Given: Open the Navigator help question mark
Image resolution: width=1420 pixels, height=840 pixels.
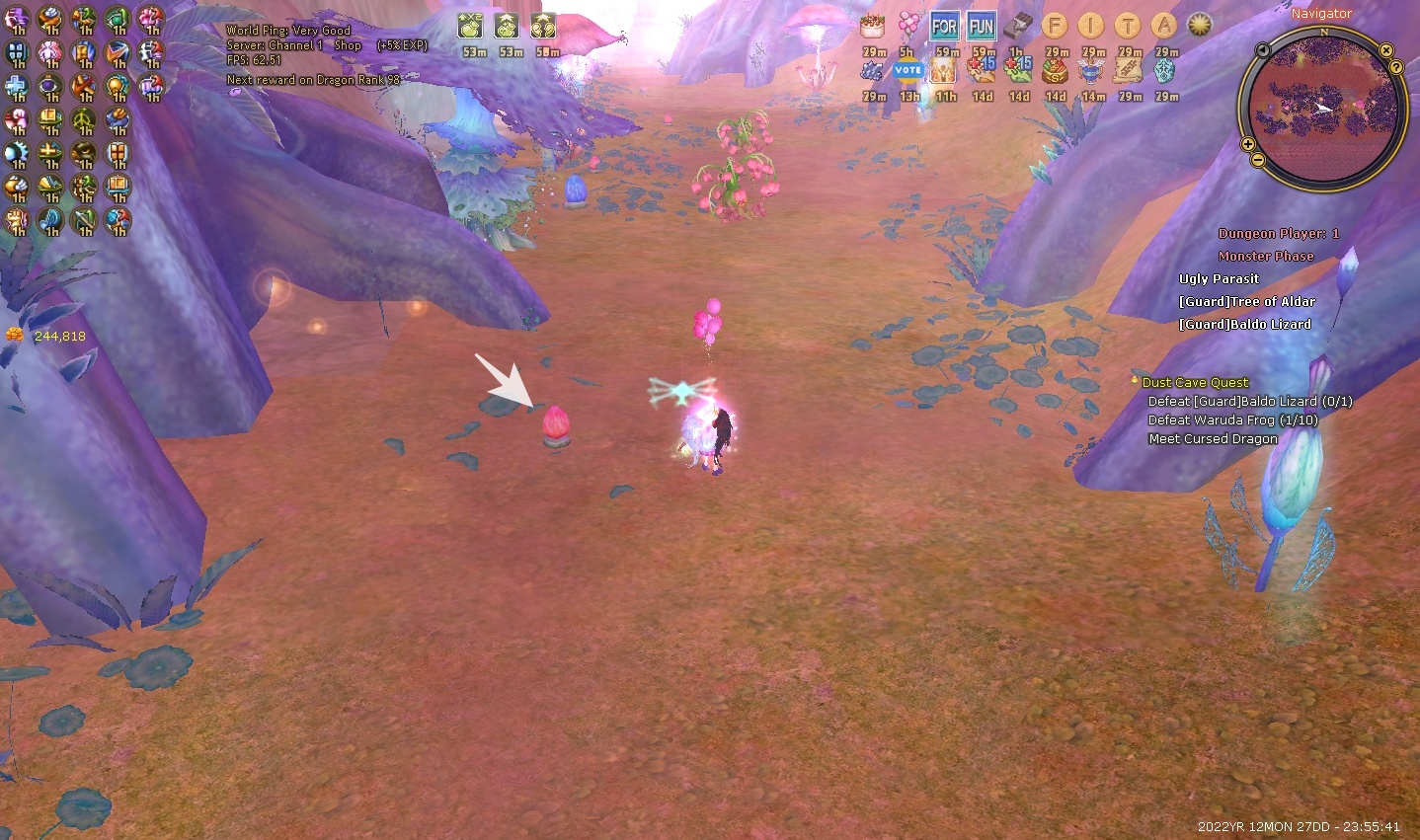Looking at the screenshot, I should tap(1396, 67).
